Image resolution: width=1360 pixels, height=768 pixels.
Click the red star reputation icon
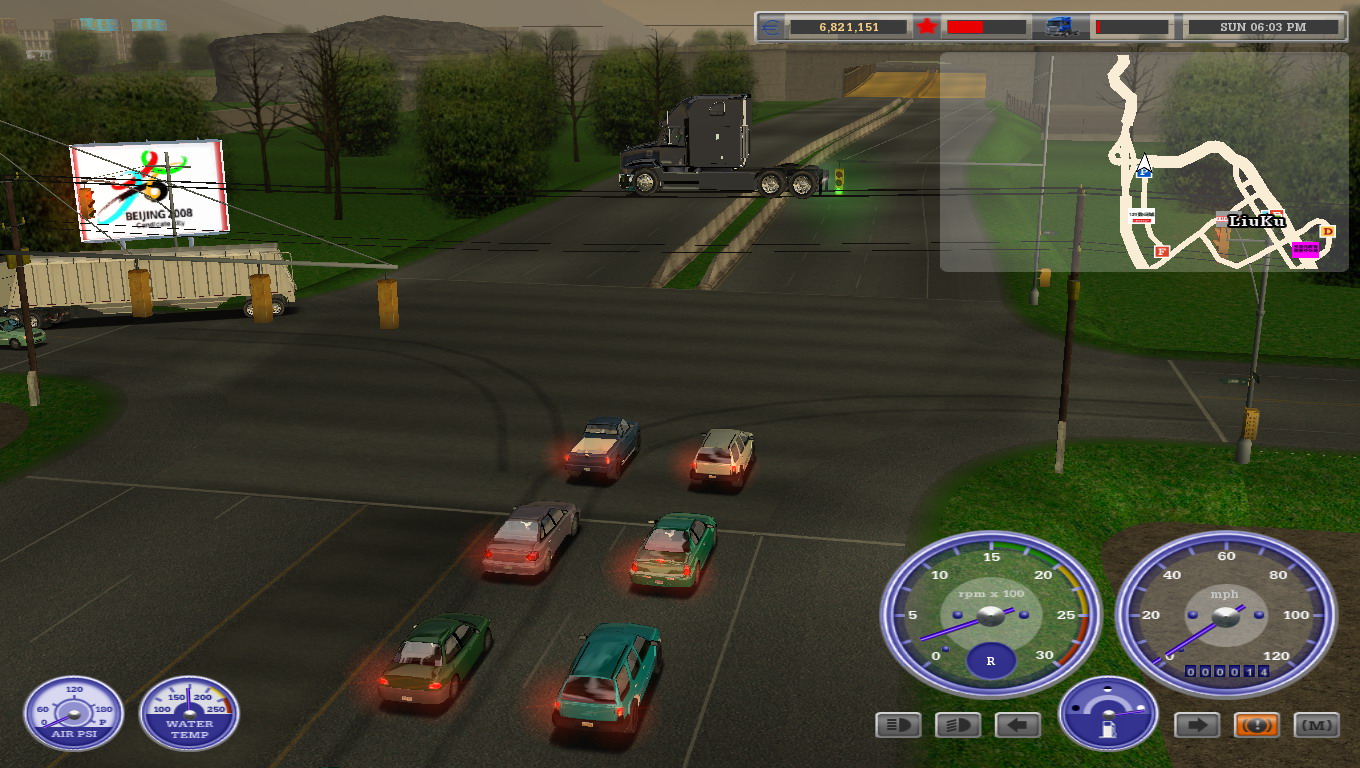(x=927, y=27)
